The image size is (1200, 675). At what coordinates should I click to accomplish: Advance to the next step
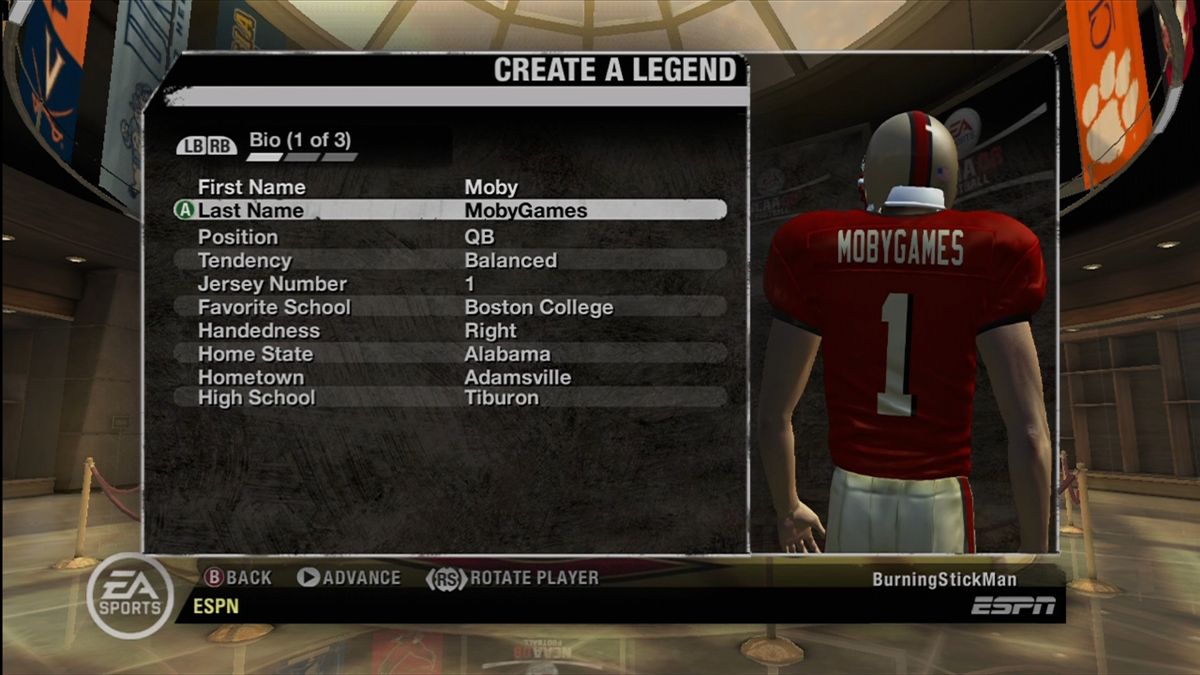tap(349, 578)
